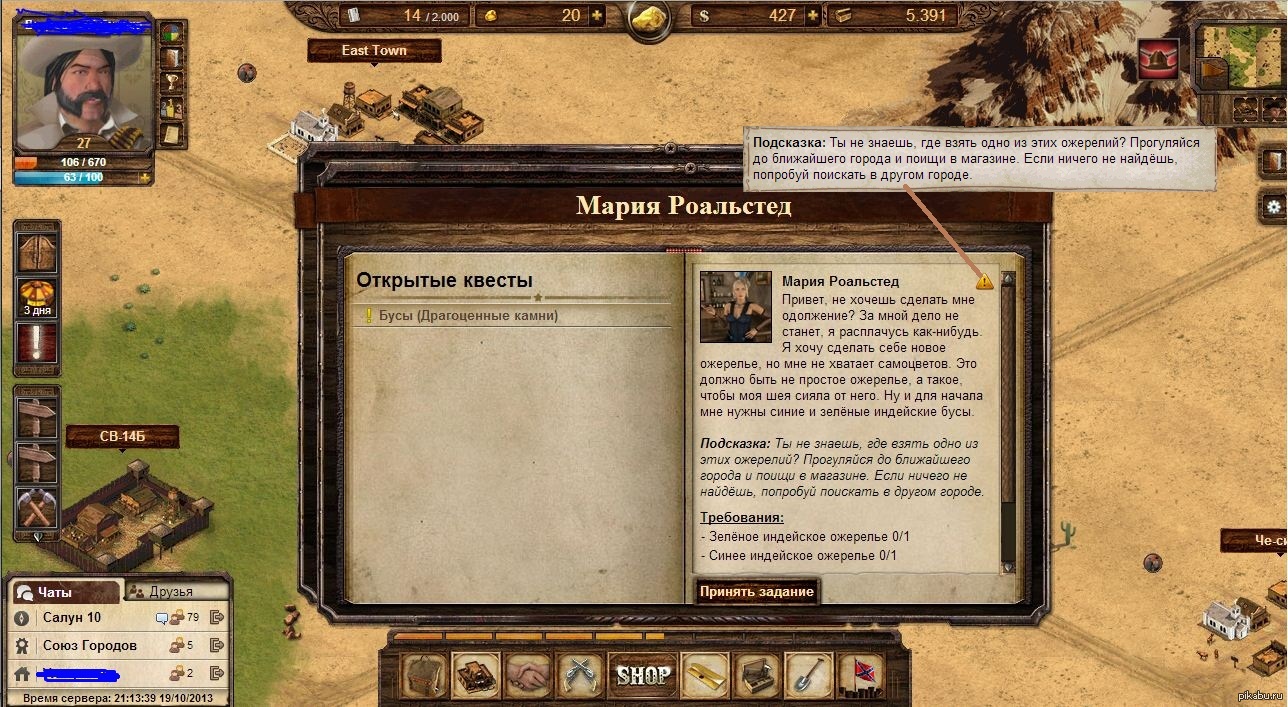Click the plus button next to dollar balance
The width and height of the screenshot is (1288, 707).
tap(813, 15)
